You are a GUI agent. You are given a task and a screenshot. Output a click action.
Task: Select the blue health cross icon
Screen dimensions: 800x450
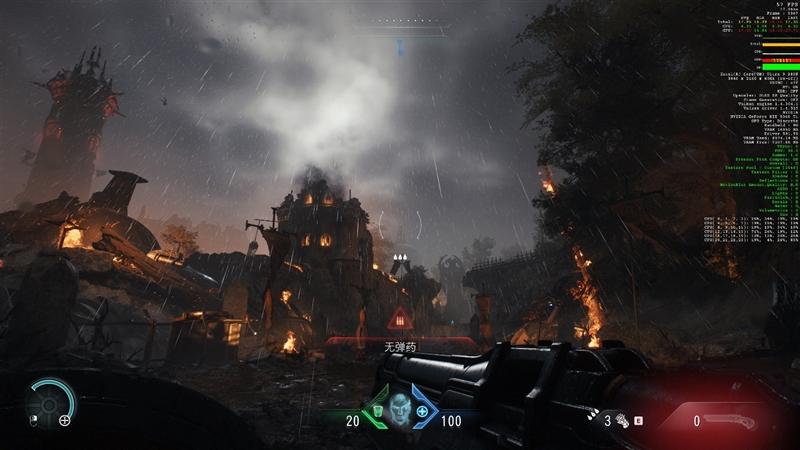[422, 411]
